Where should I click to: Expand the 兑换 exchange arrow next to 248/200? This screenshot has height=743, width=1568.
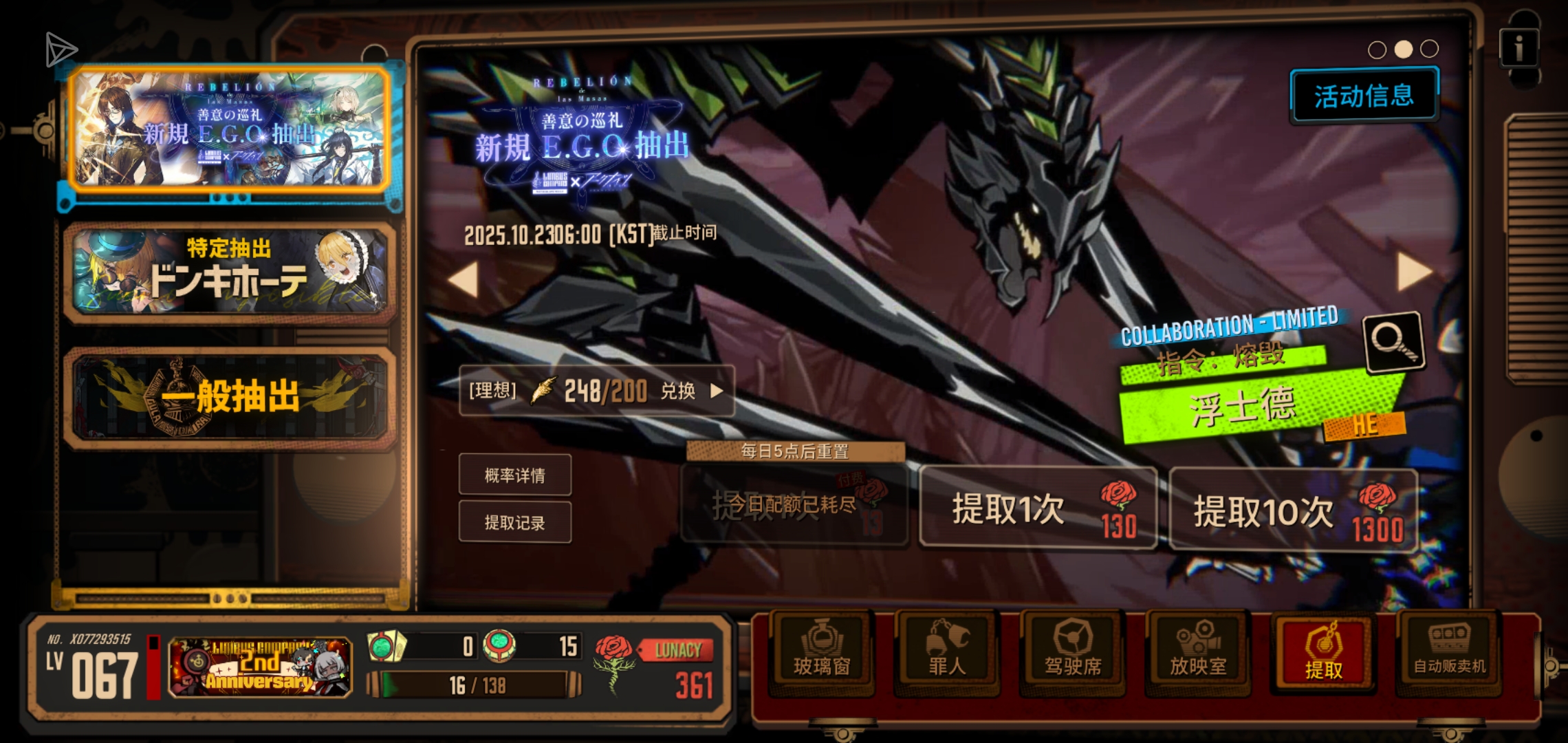[719, 391]
